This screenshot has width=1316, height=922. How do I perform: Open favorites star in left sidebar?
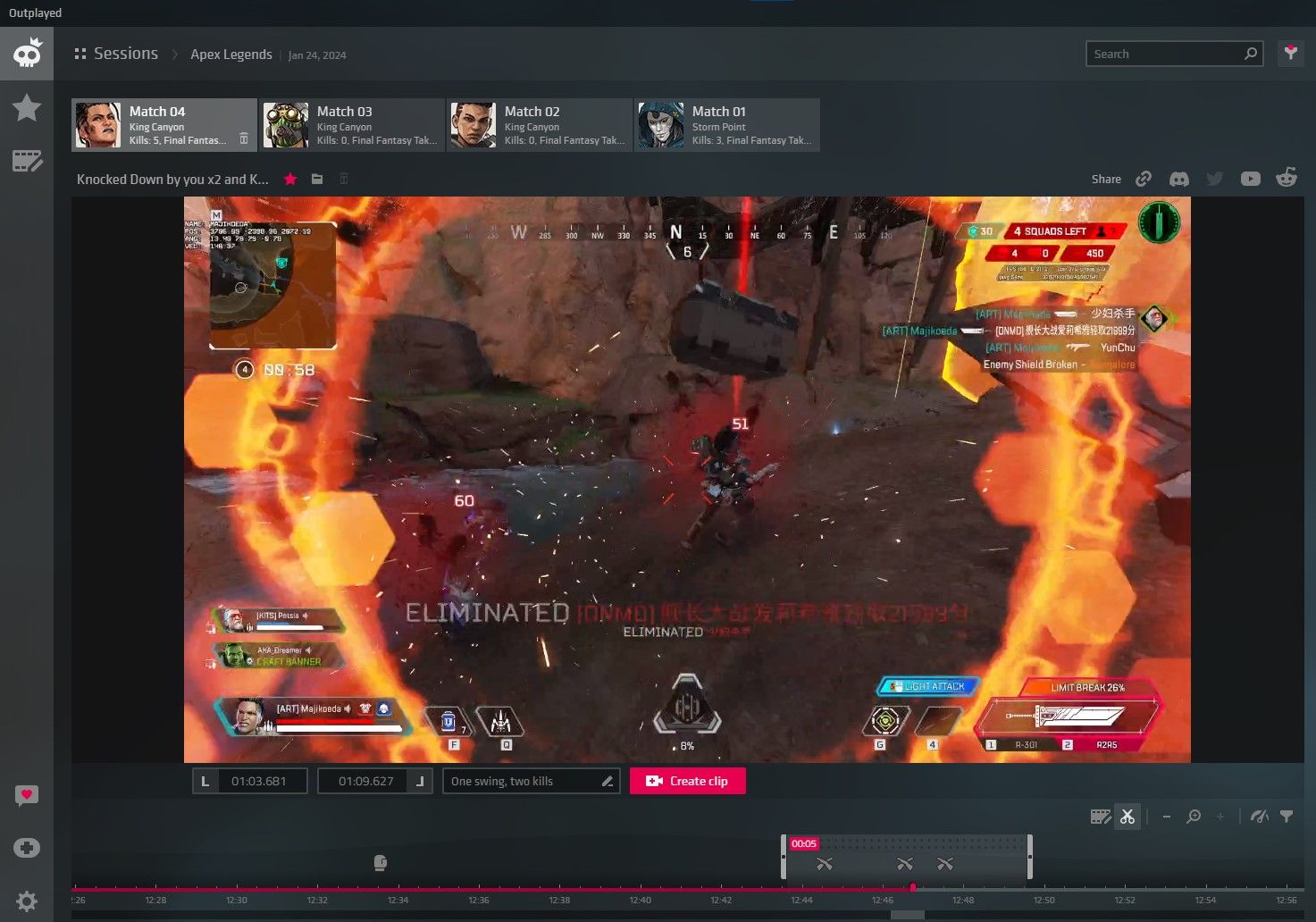coord(27,107)
